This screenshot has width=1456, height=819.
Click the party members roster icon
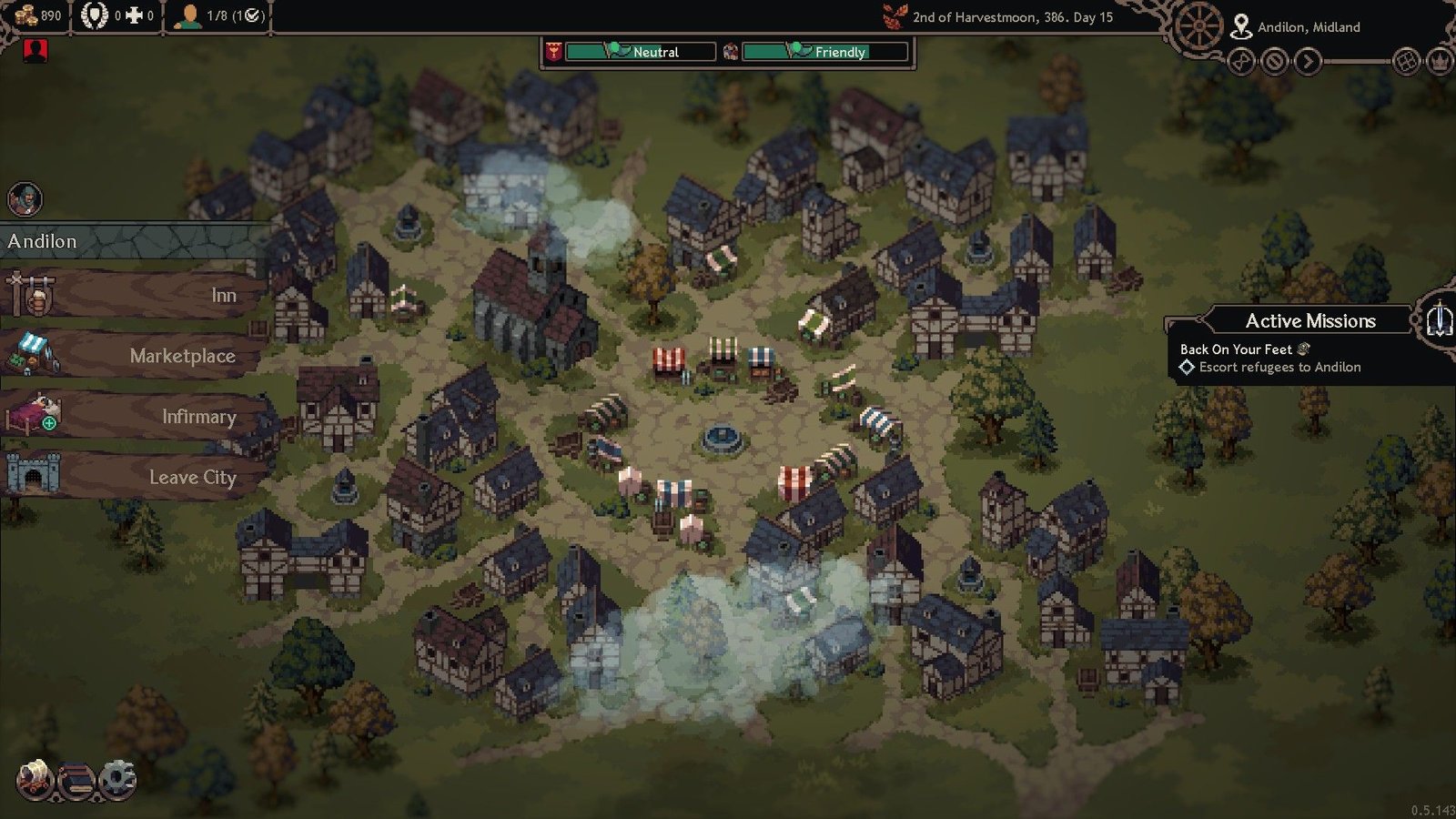tap(189, 16)
